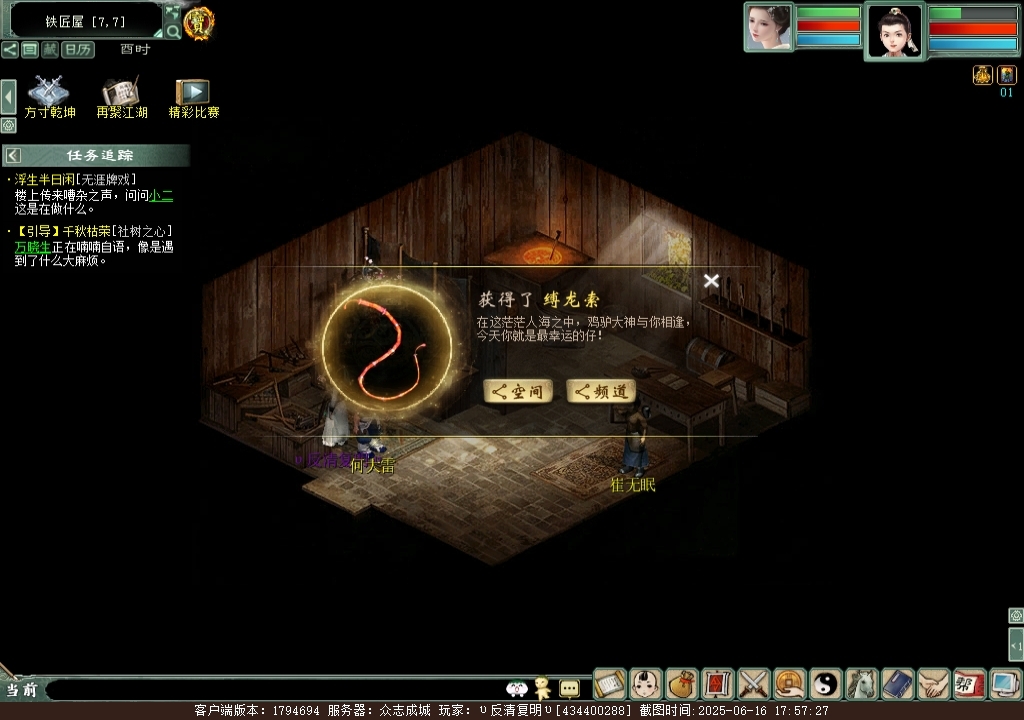Open the computer monitor system menu
The width and height of the screenshot is (1024, 720).
click(1005, 684)
